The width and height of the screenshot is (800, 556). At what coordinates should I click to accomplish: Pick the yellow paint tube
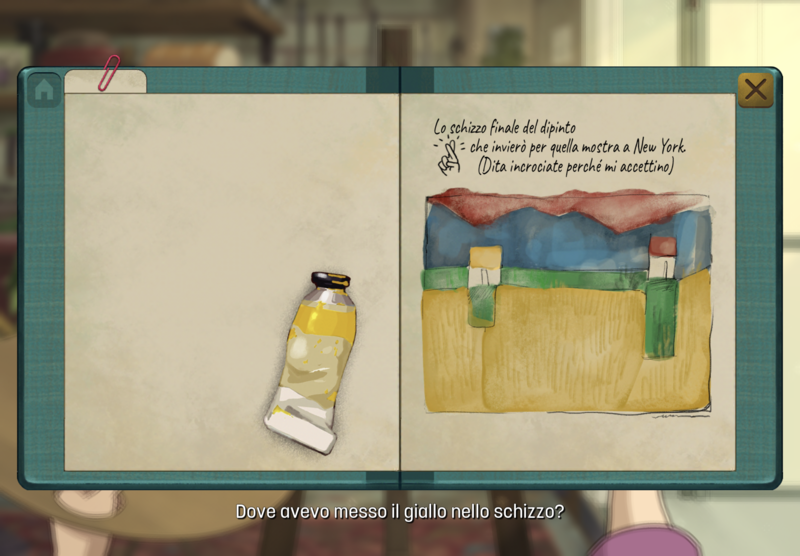[x=313, y=362]
